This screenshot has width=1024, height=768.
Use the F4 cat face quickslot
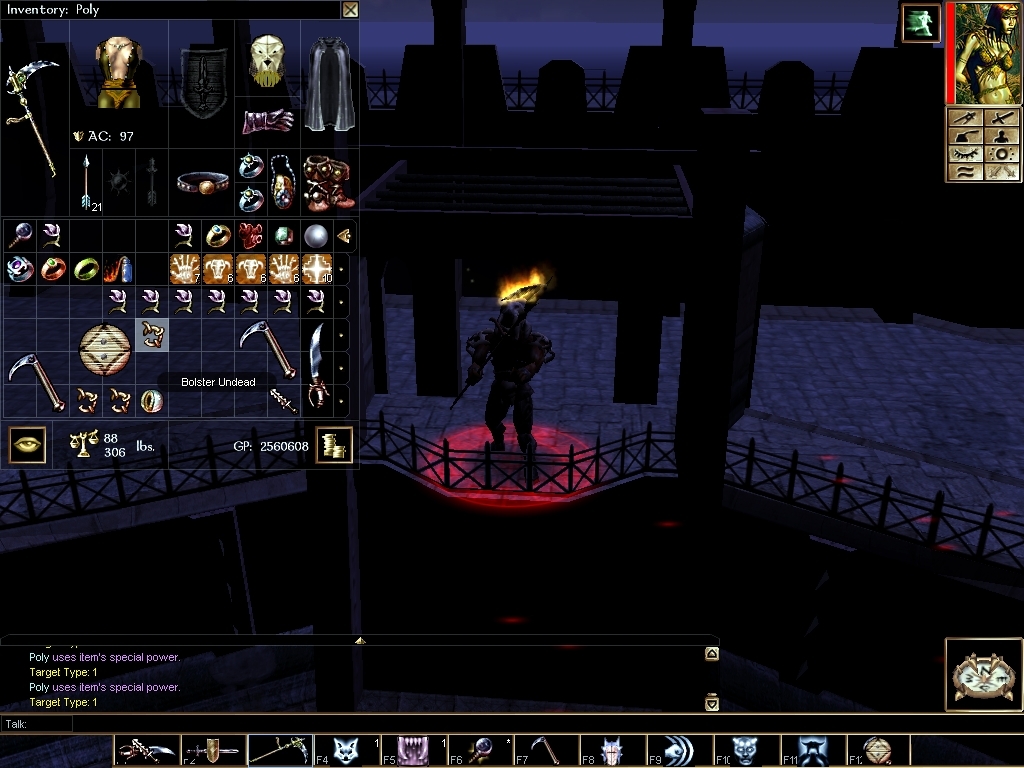pos(347,750)
